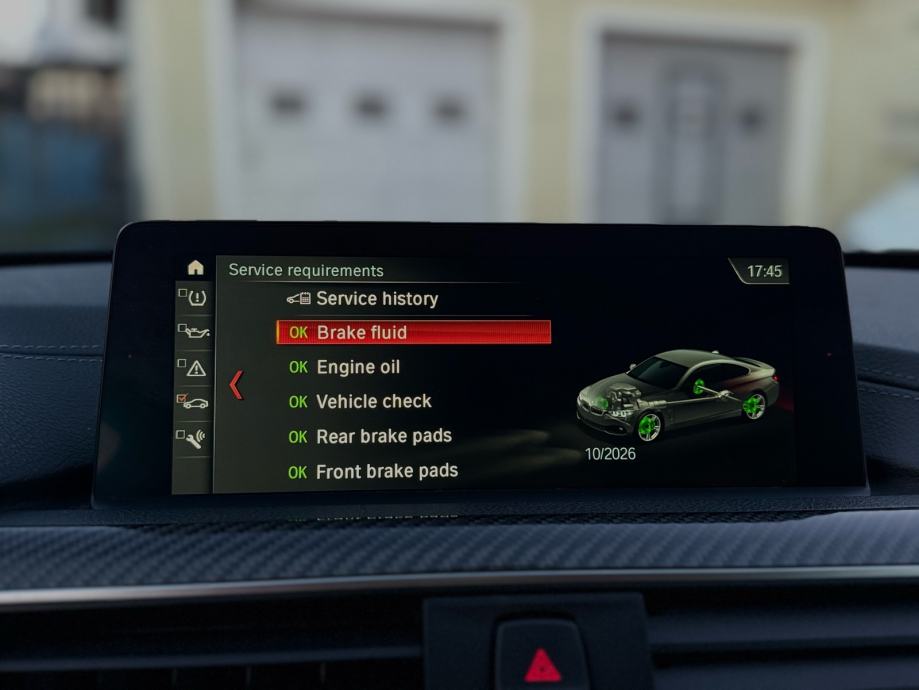
Task: Open the warning triangle messages icon
Action: point(195,368)
